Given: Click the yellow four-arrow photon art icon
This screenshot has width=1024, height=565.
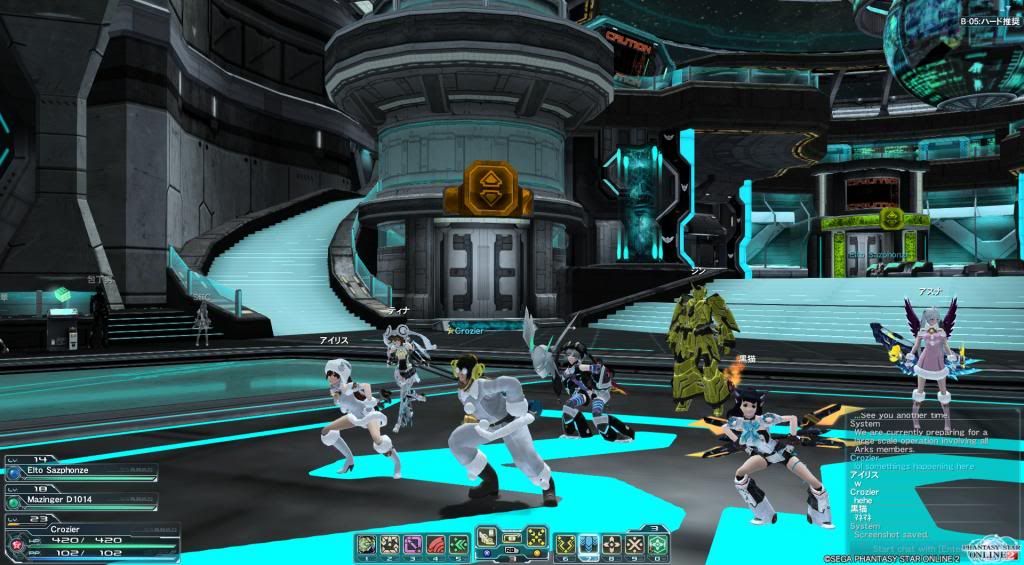Looking at the screenshot, I should coord(535,535).
